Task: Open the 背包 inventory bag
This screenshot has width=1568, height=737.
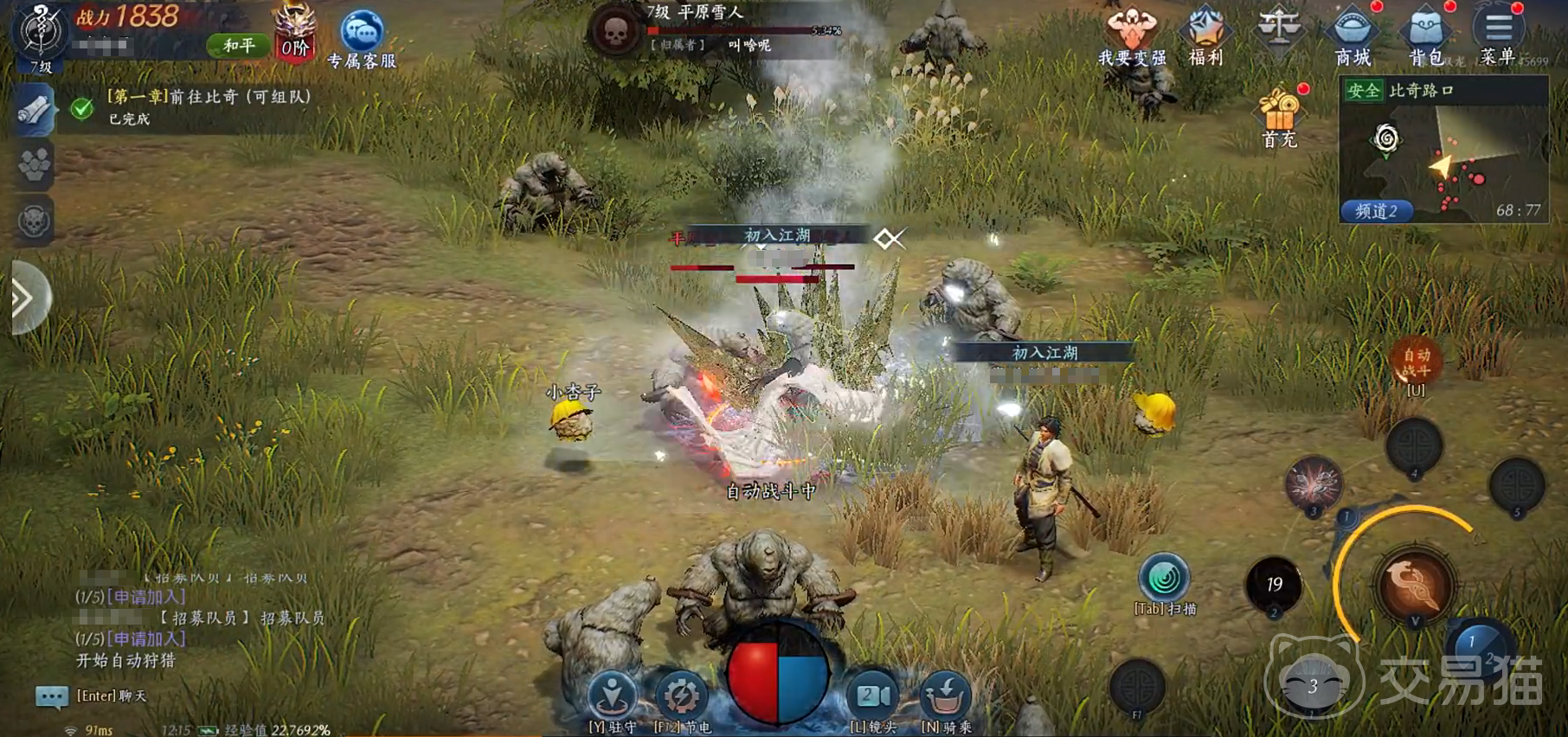Action: pyautogui.click(x=1425, y=35)
